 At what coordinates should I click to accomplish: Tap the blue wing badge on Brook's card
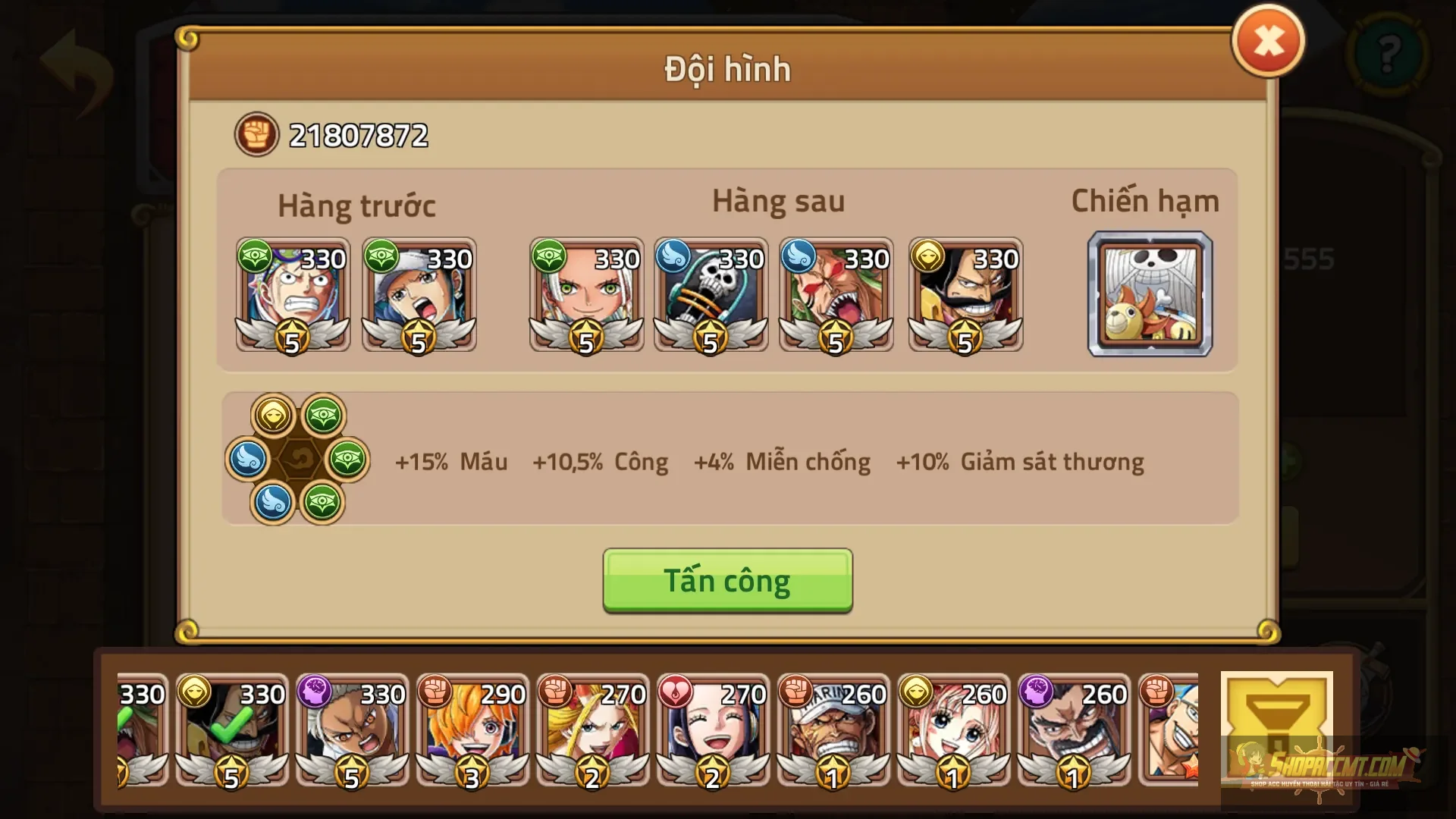tap(673, 259)
